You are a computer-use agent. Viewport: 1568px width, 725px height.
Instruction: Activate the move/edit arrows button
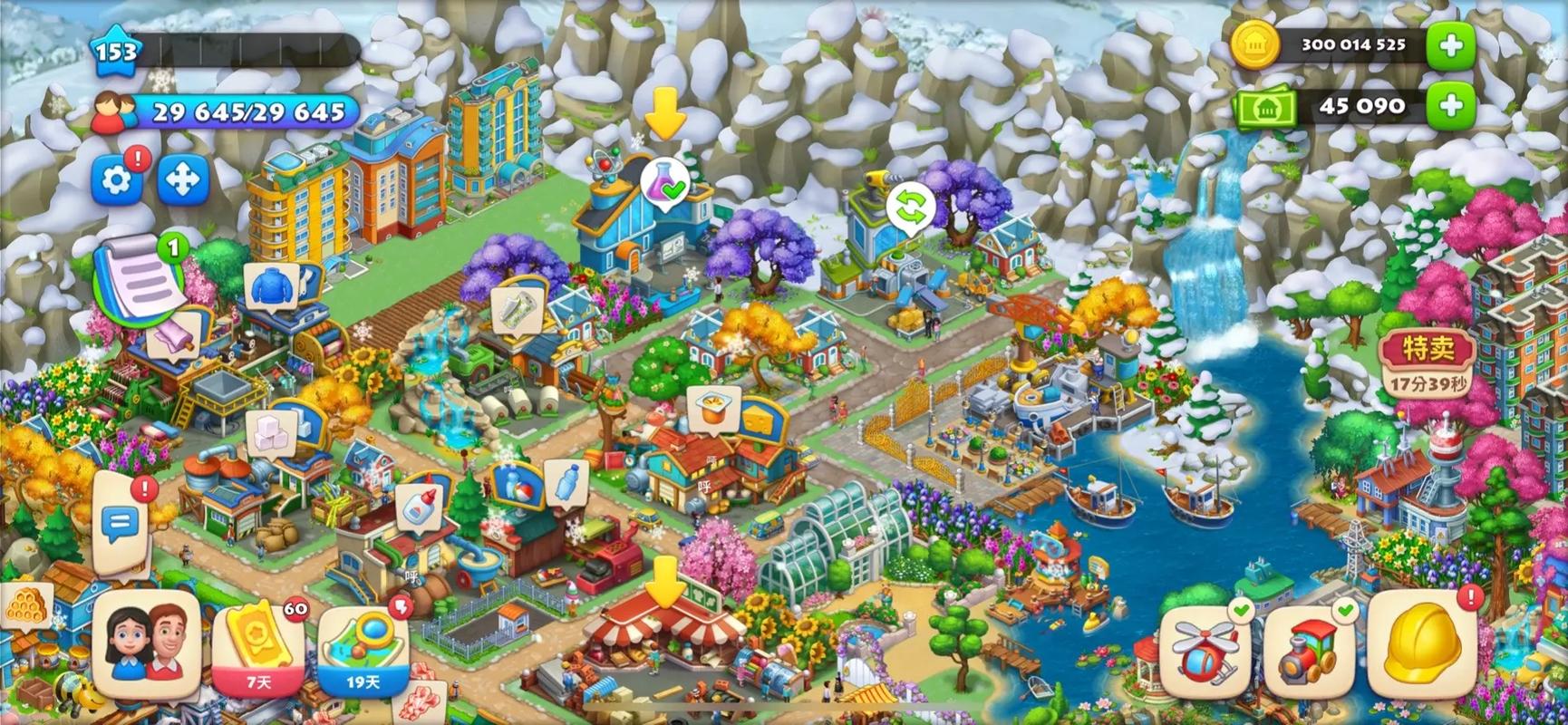click(183, 180)
